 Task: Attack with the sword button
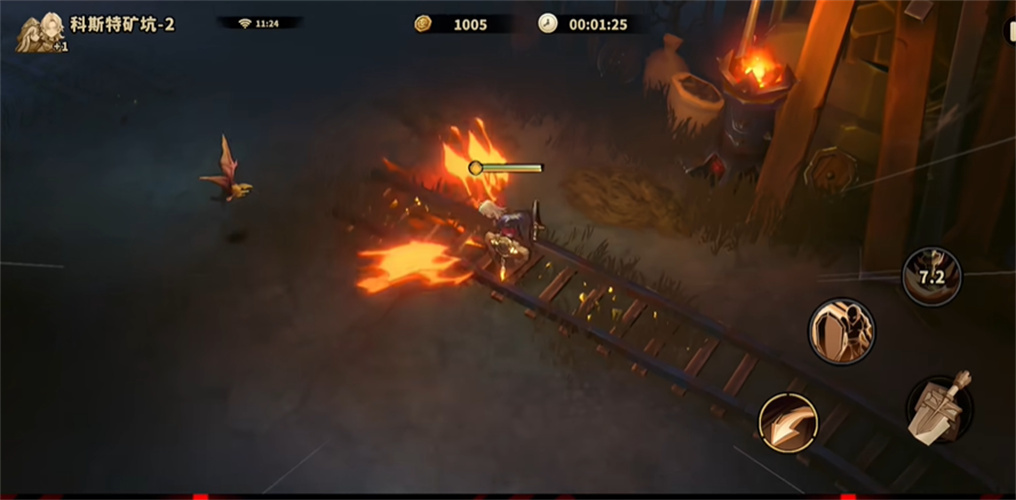point(940,408)
